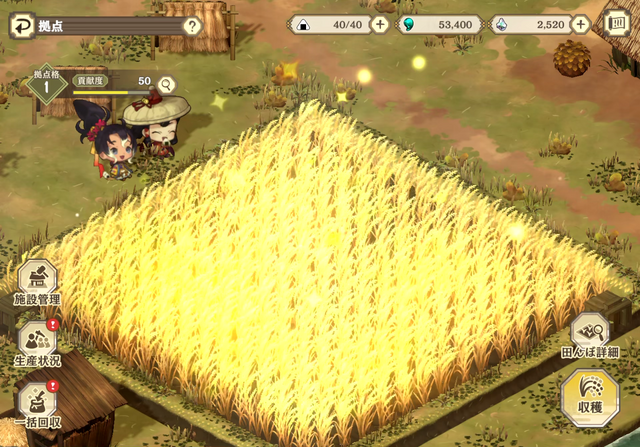The width and height of the screenshot is (640, 447).
Task: Harvest the rice with the 収穫 button
Action: [x=589, y=396]
